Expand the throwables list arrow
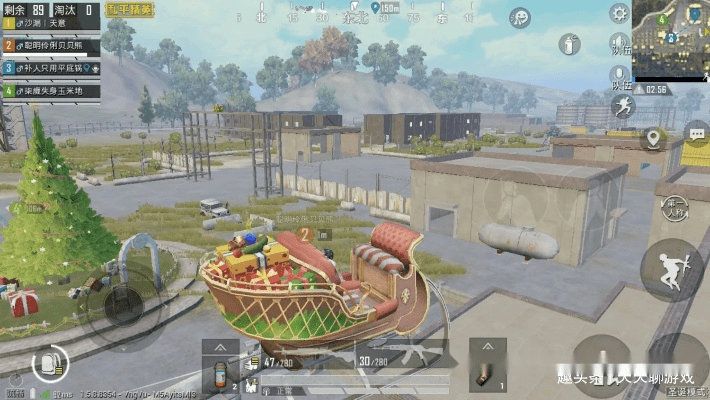Screen dimensions: 710x400 coord(488,345)
